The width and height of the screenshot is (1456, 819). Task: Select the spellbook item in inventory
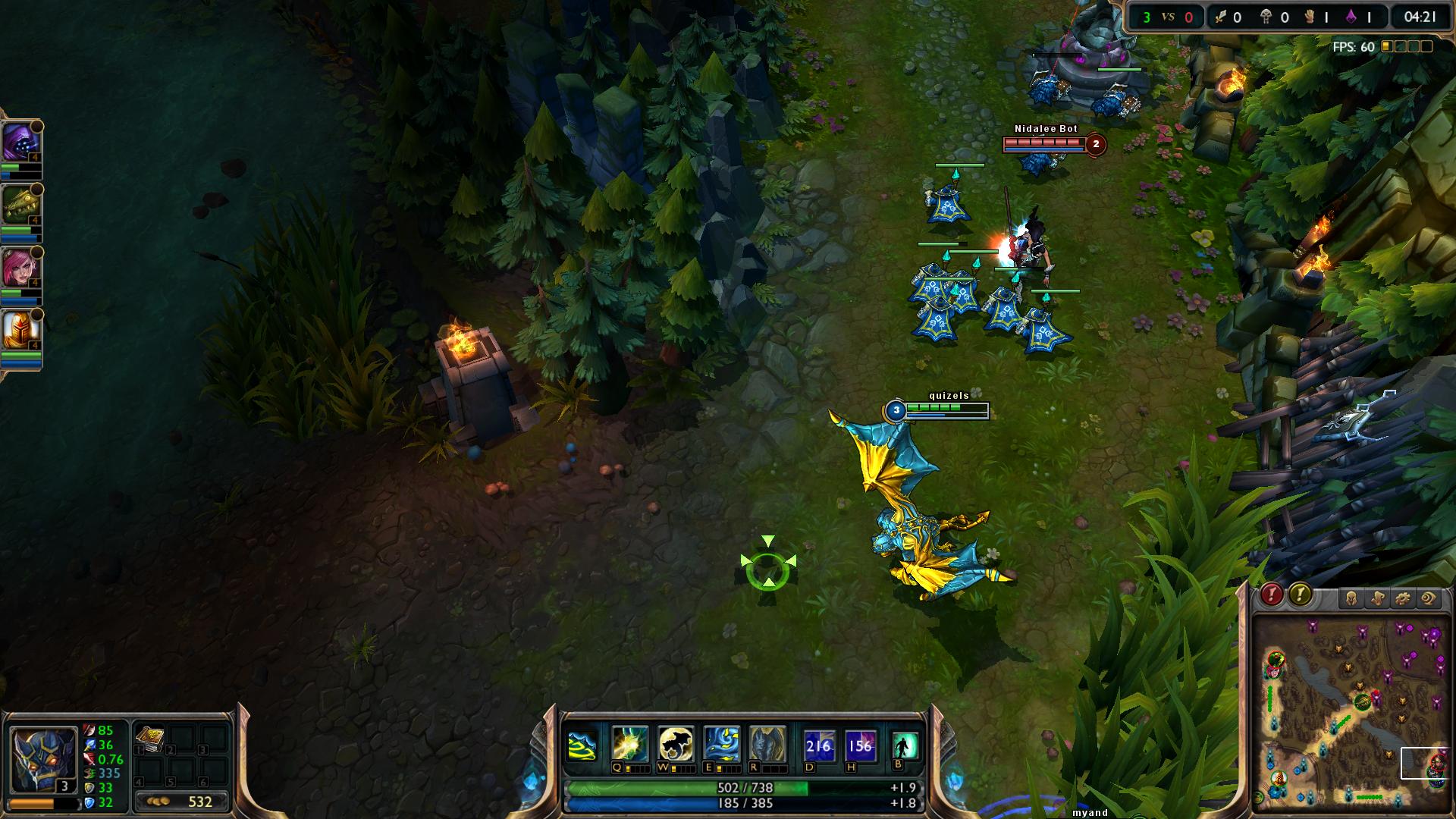click(x=149, y=739)
